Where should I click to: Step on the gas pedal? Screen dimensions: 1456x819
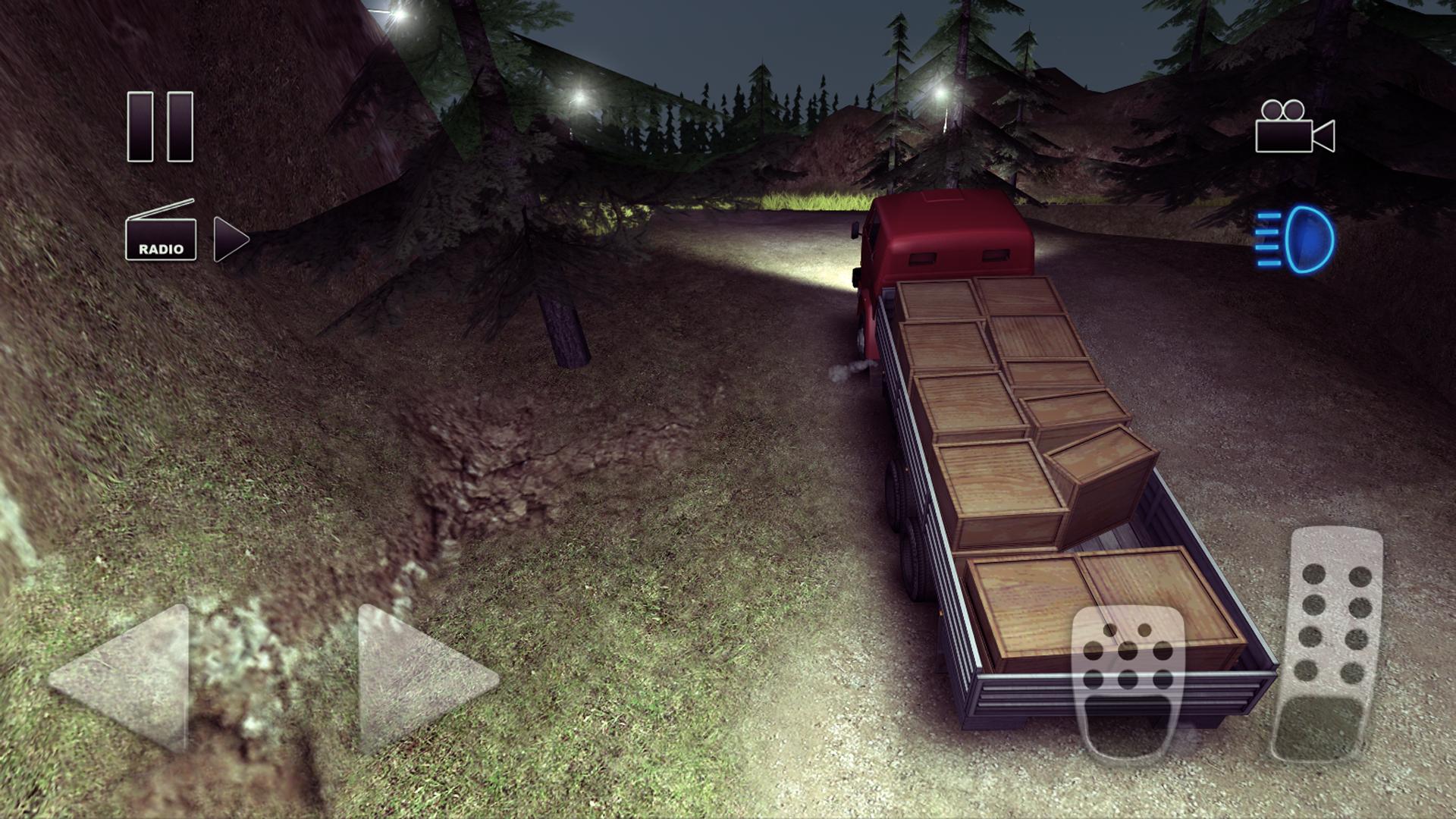click(1329, 643)
